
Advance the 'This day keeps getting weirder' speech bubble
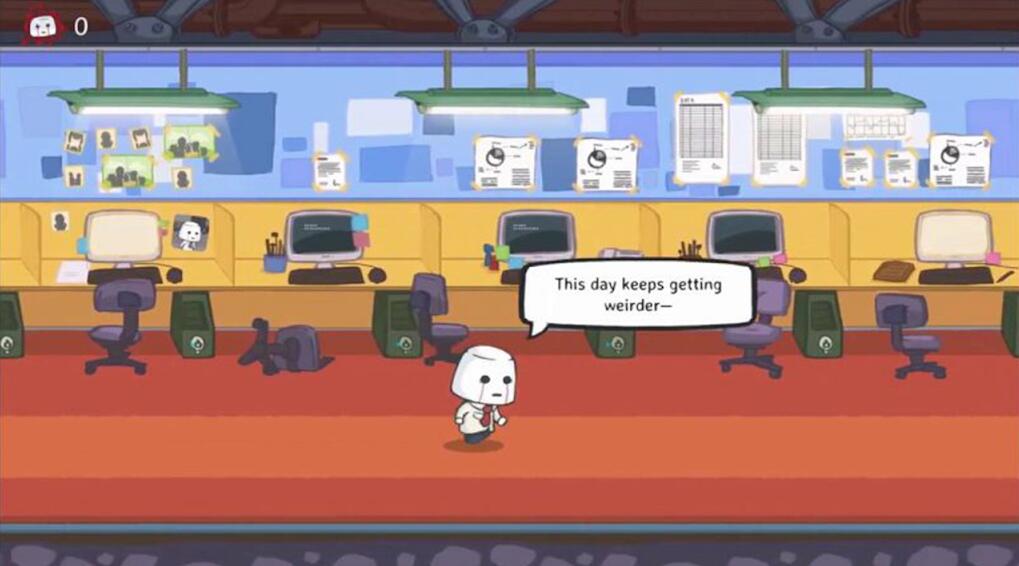pos(637,296)
